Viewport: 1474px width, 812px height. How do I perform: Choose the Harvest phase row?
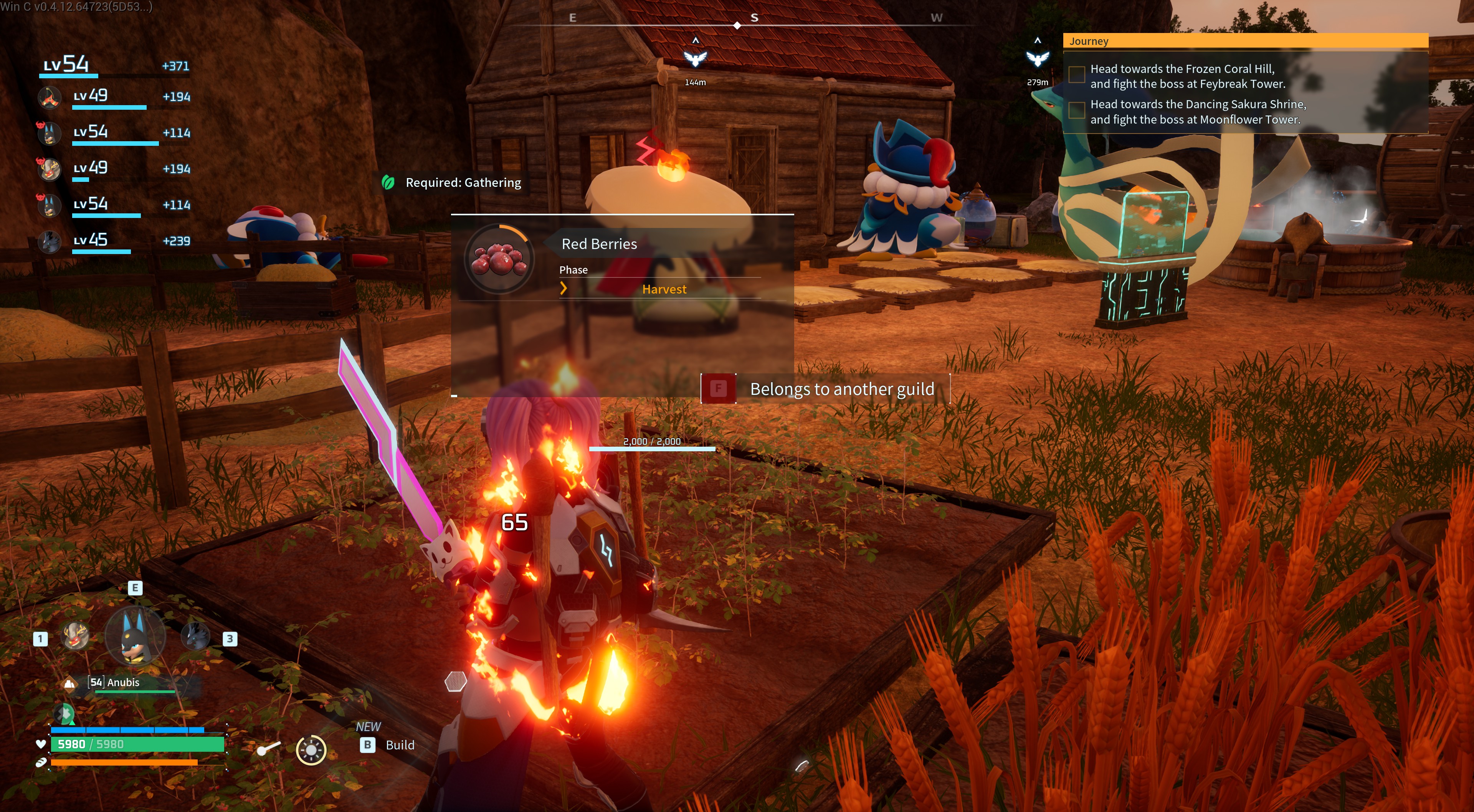click(x=663, y=289)
